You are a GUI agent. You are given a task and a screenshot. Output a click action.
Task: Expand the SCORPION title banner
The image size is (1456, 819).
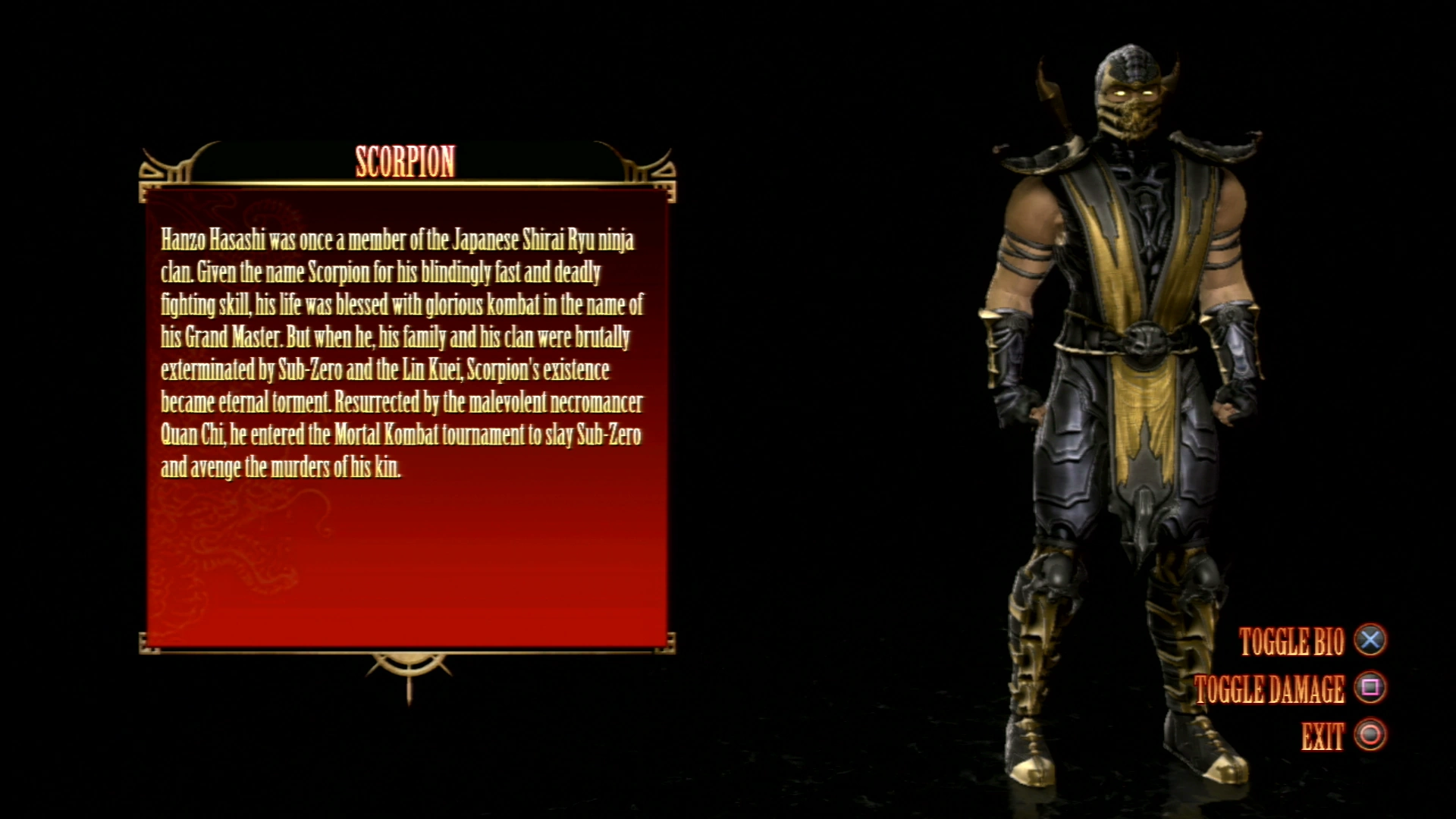406,162
